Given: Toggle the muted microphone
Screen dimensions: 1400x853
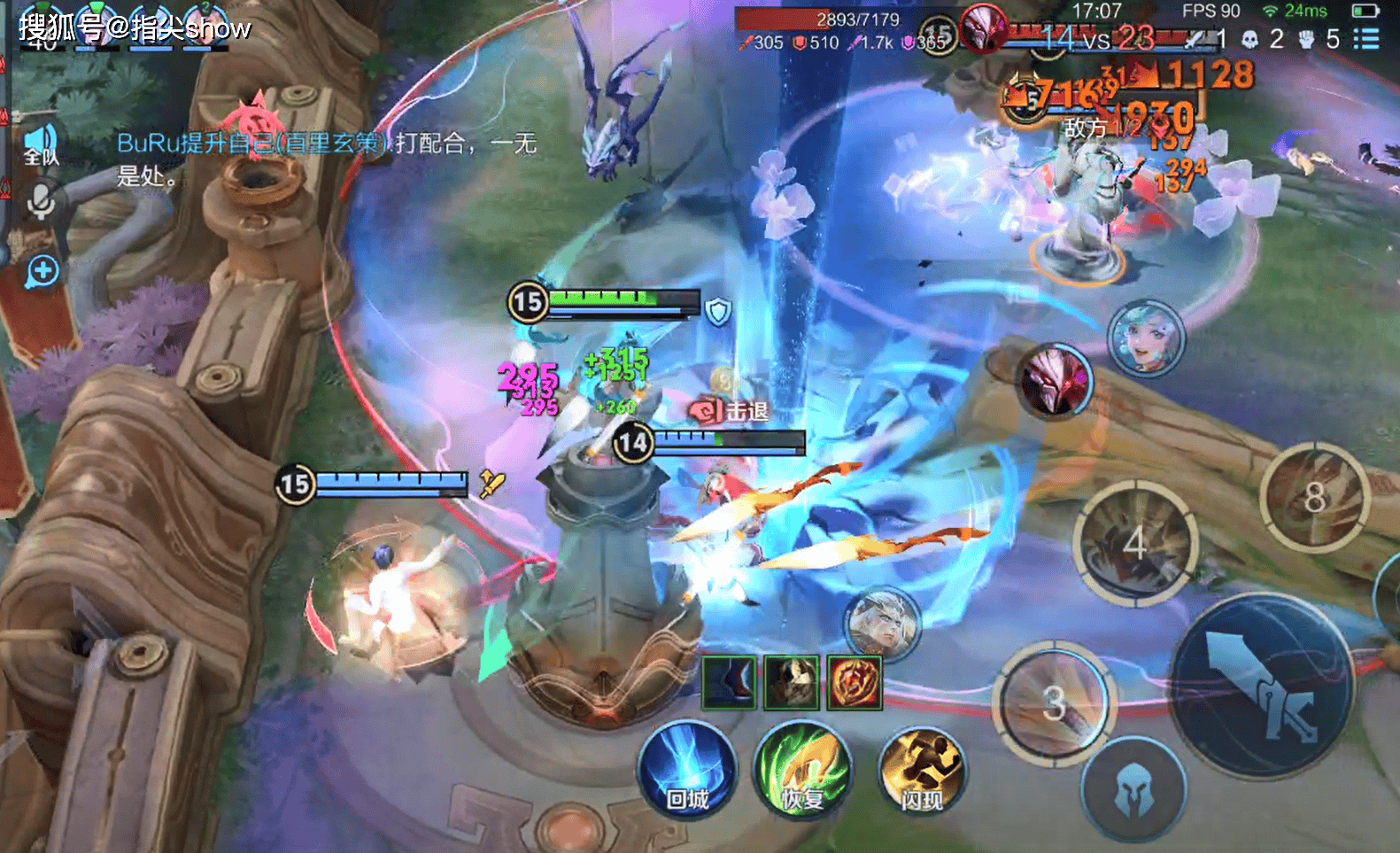Looking at the screenshot, I should 41,203.
